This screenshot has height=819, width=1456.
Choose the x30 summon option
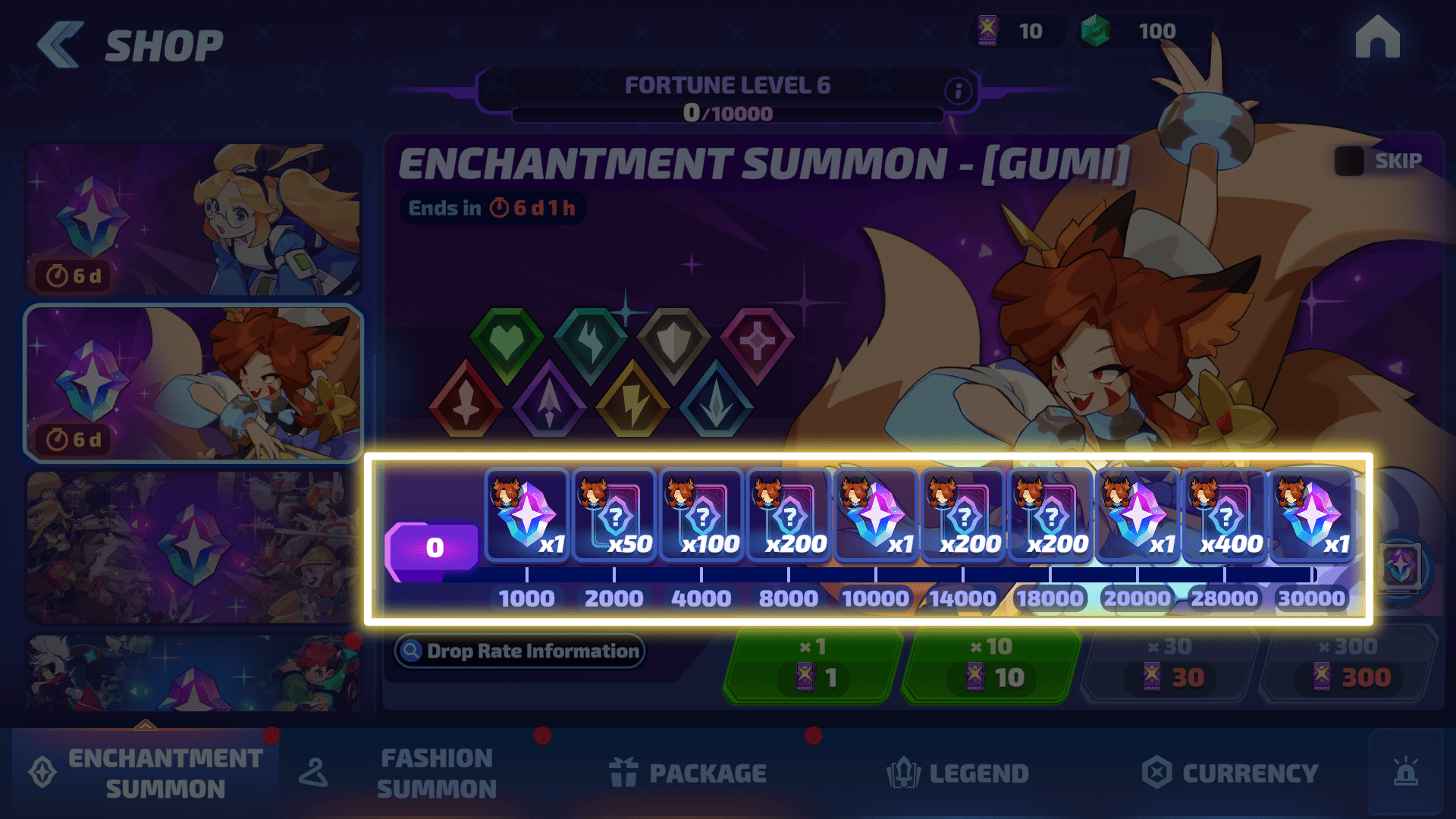click(1169, 666)
